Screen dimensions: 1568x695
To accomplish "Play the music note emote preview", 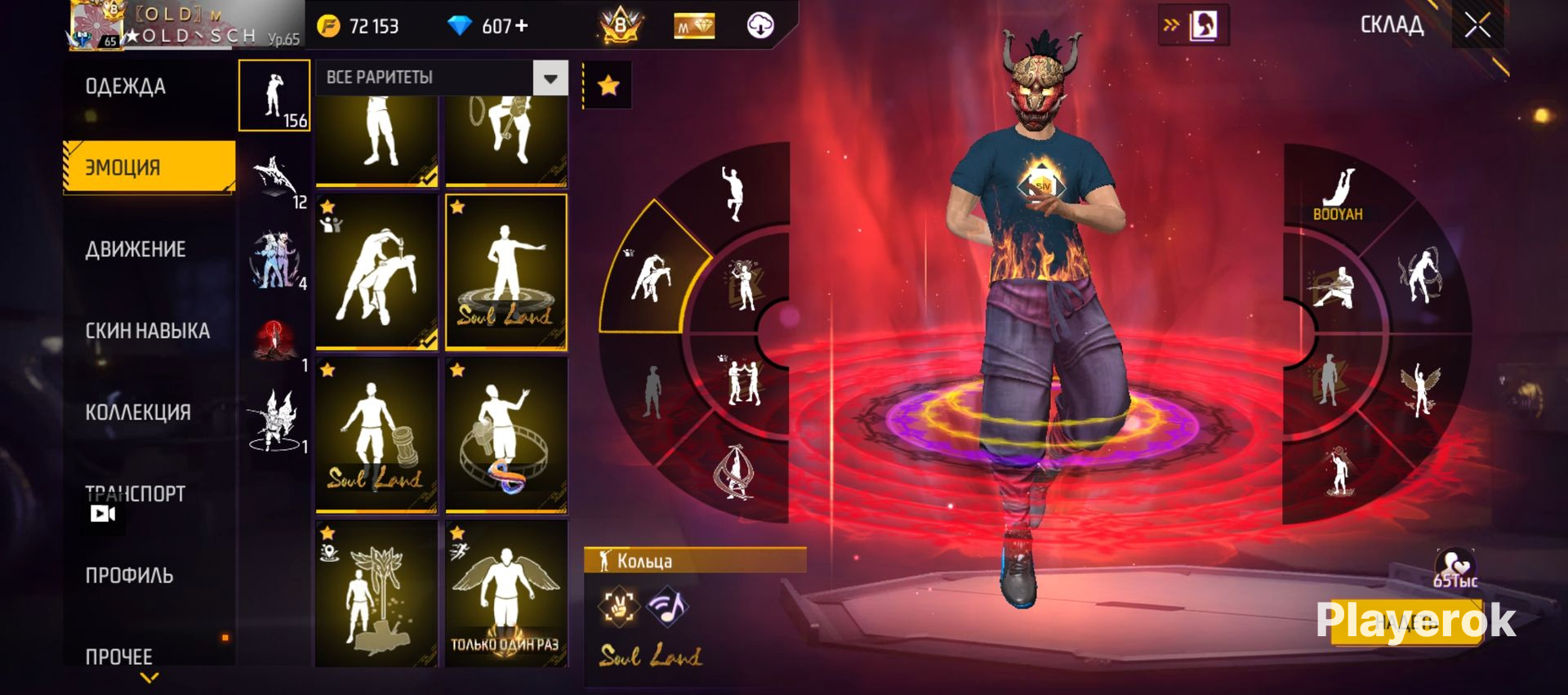I will tap(667, 606).
